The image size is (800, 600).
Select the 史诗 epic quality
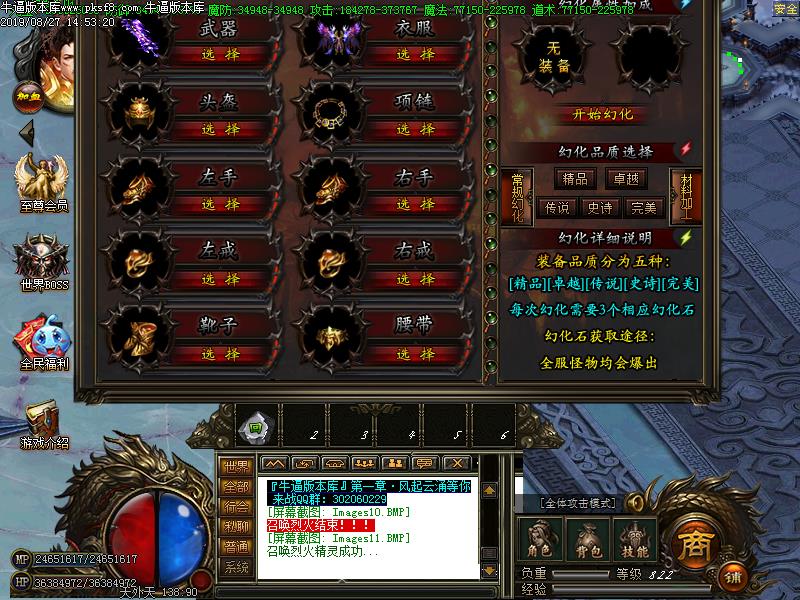600,208
